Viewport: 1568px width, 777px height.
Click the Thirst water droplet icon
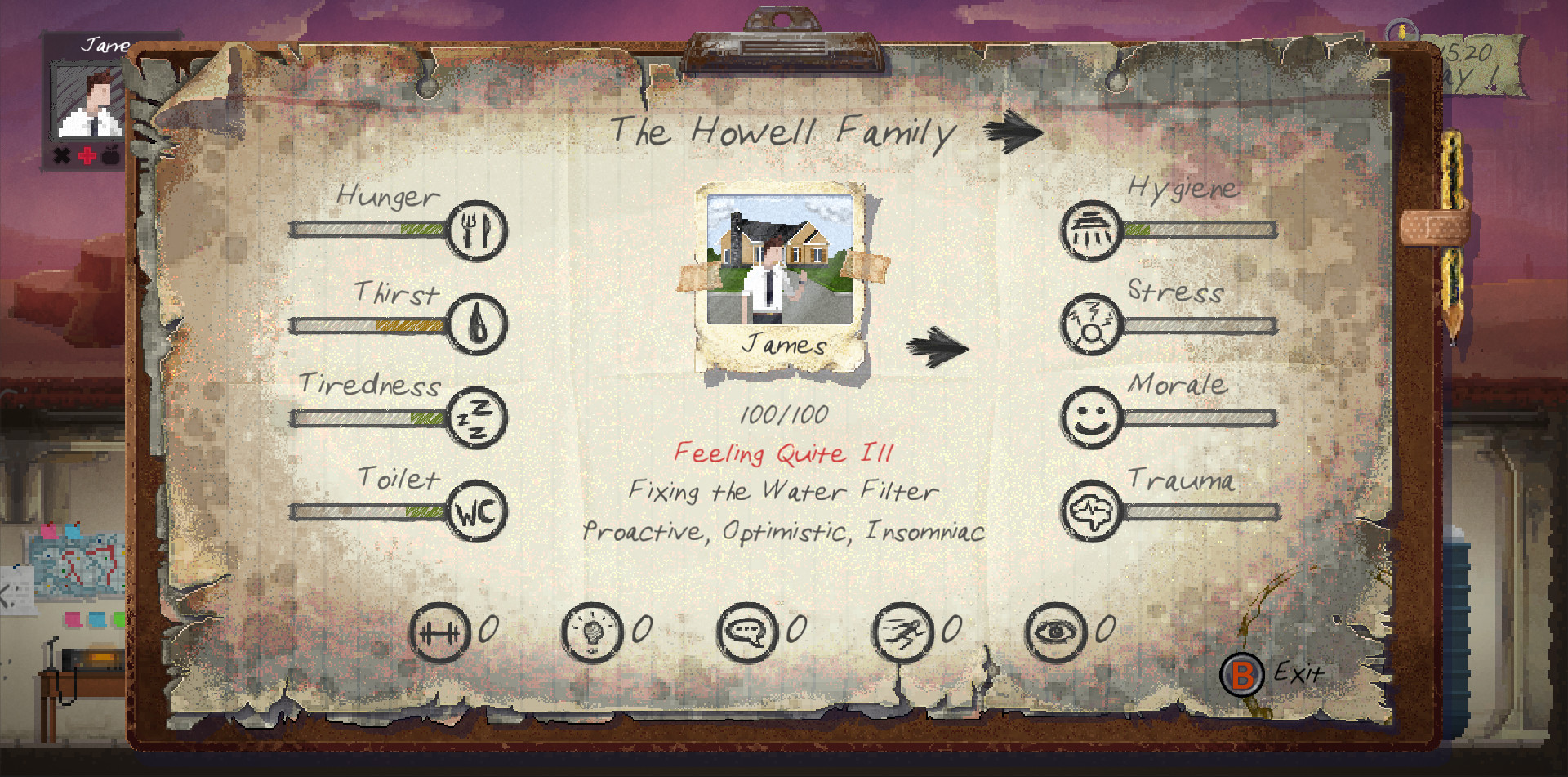(x=478, y=325)
